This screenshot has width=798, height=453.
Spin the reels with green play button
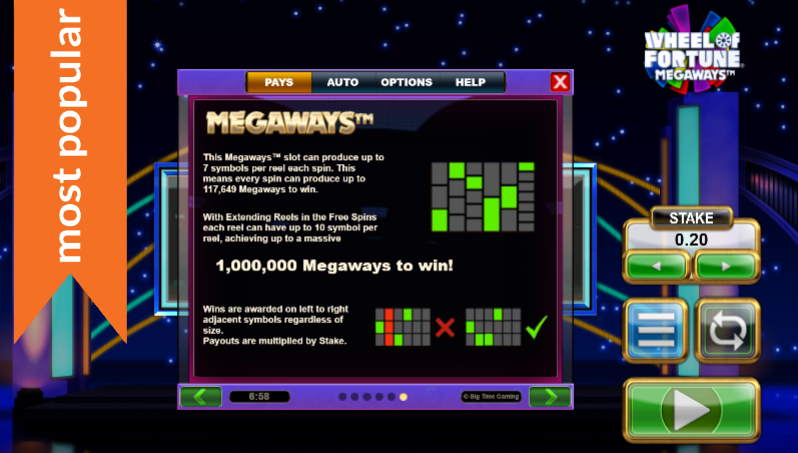(691, 410)
